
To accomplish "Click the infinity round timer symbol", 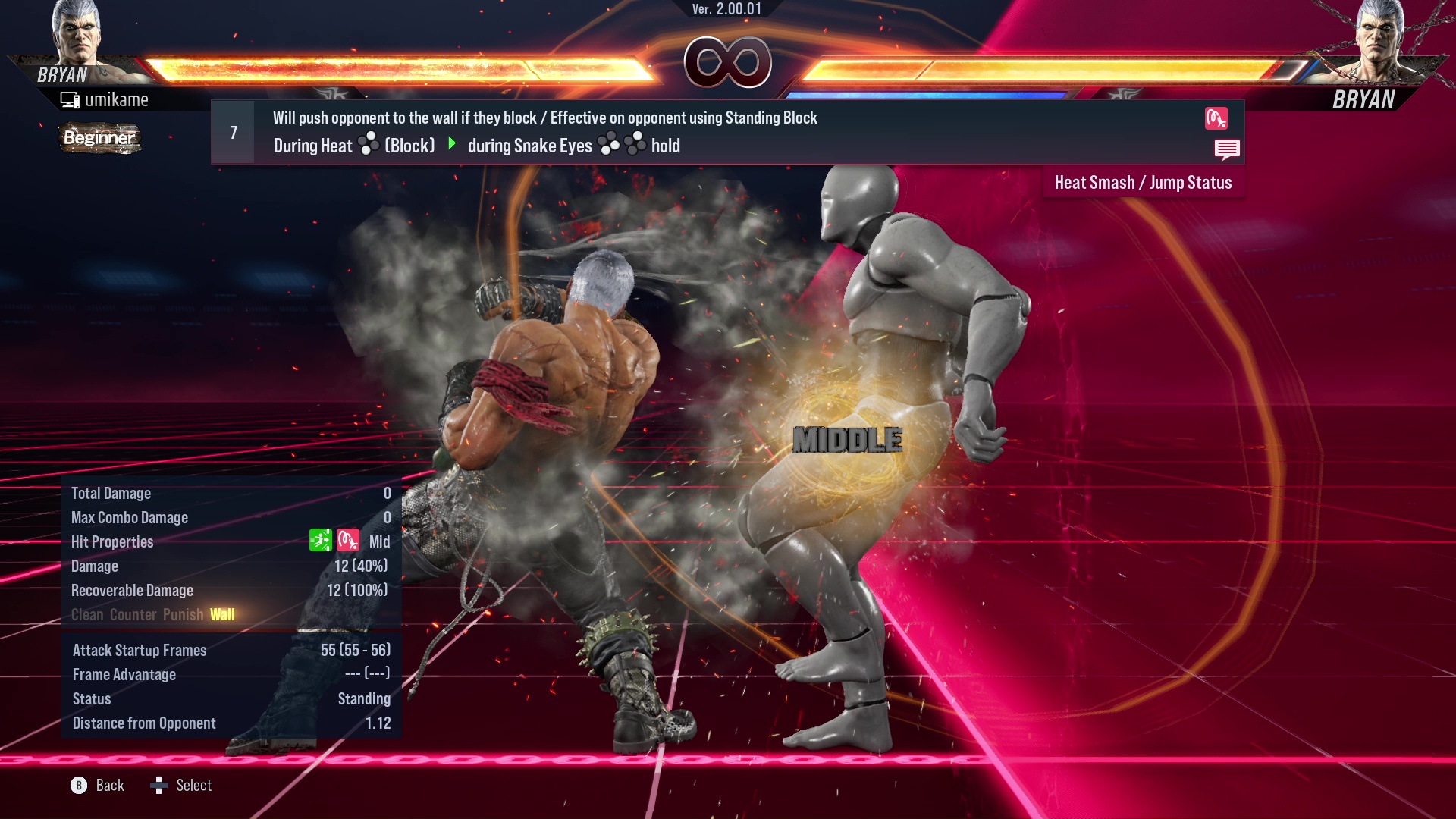I will click(x=726, y=62).
